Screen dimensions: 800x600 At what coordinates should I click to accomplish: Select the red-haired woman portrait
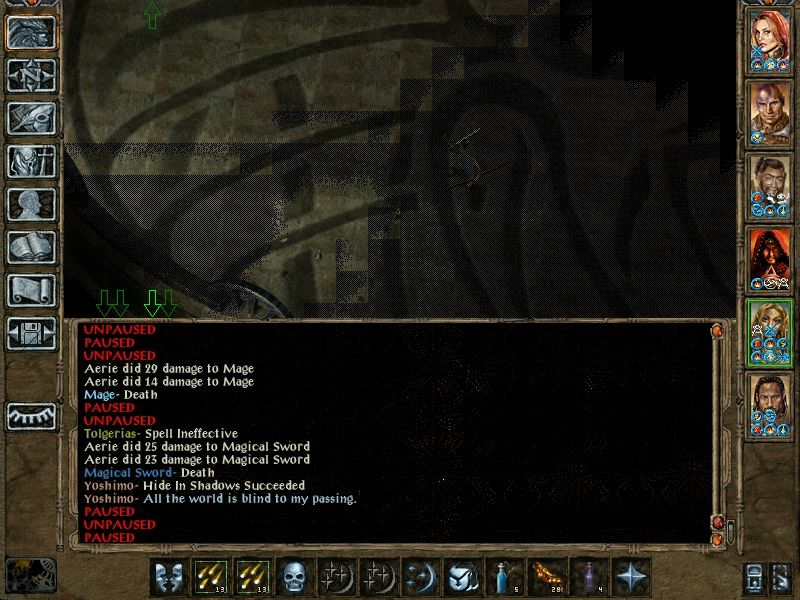click(x=771, y=40)
